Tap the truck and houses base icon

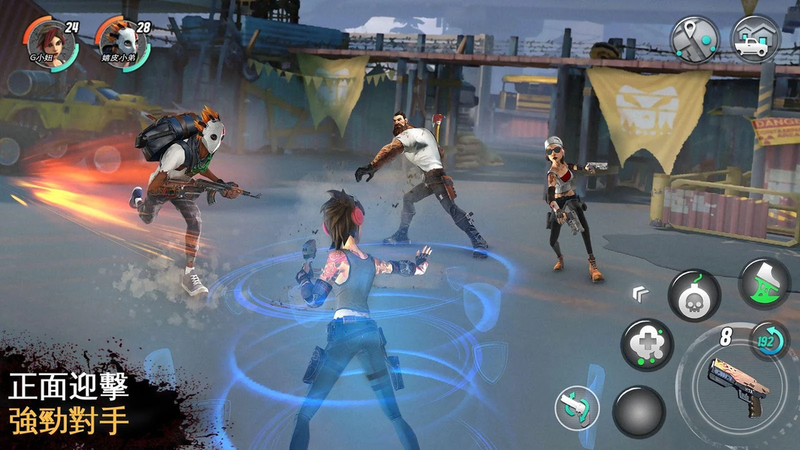coord(757,38)
